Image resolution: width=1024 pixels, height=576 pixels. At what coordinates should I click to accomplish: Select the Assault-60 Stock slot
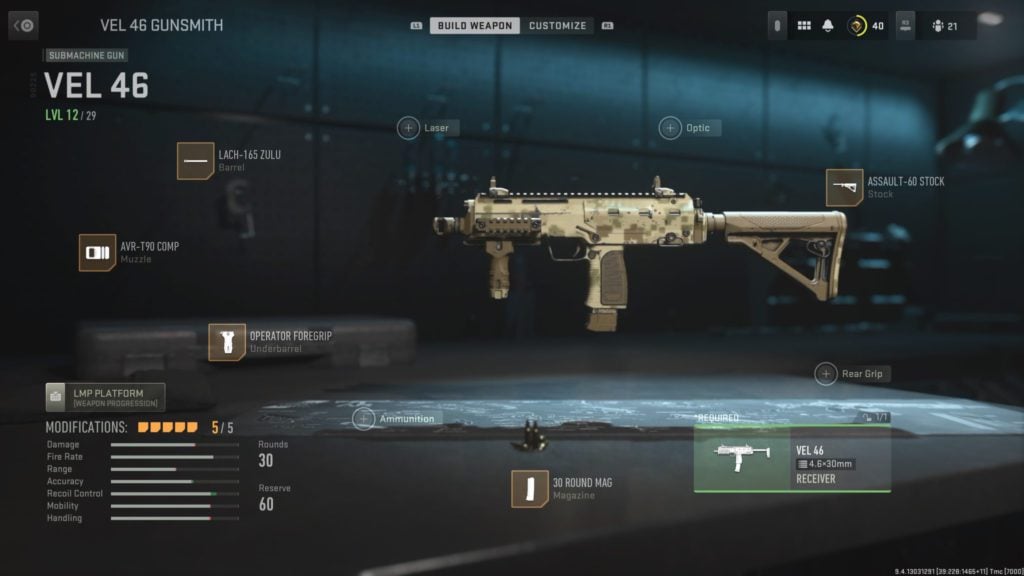(844, 188)
